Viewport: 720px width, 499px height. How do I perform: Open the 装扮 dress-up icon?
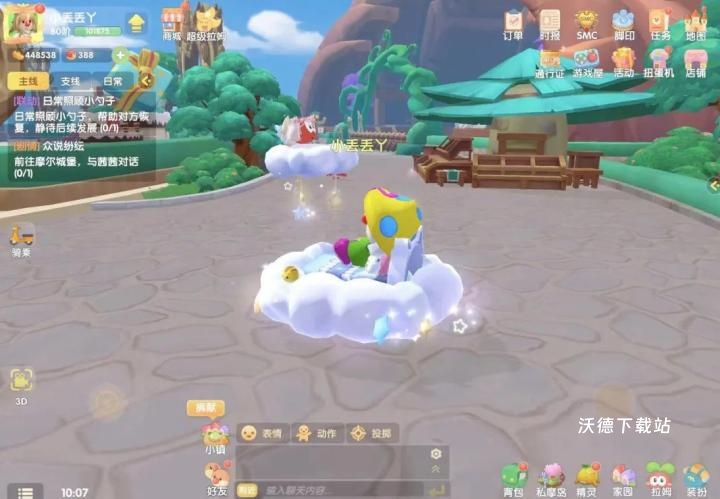point(696,478)
